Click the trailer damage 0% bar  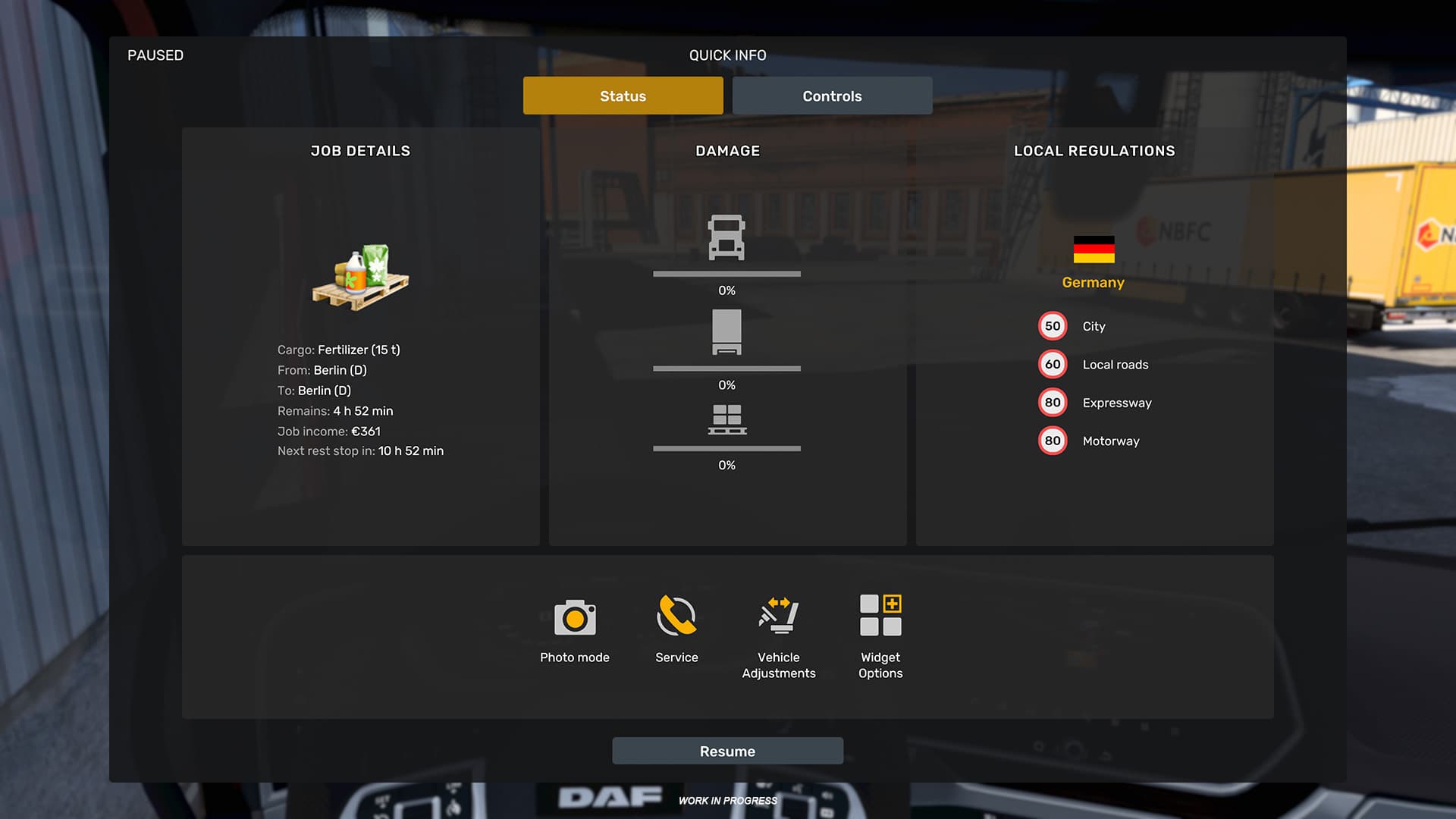tap(726, 369)
